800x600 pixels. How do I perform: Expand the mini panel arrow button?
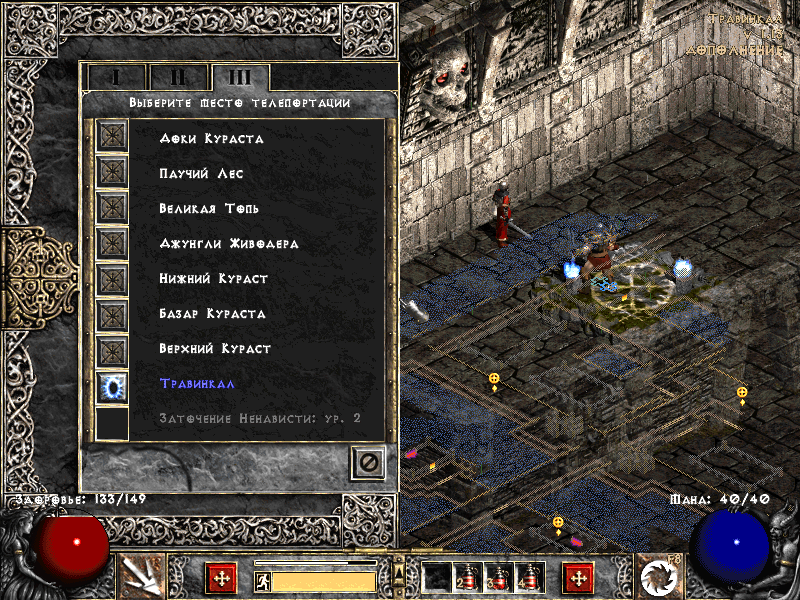399,570
